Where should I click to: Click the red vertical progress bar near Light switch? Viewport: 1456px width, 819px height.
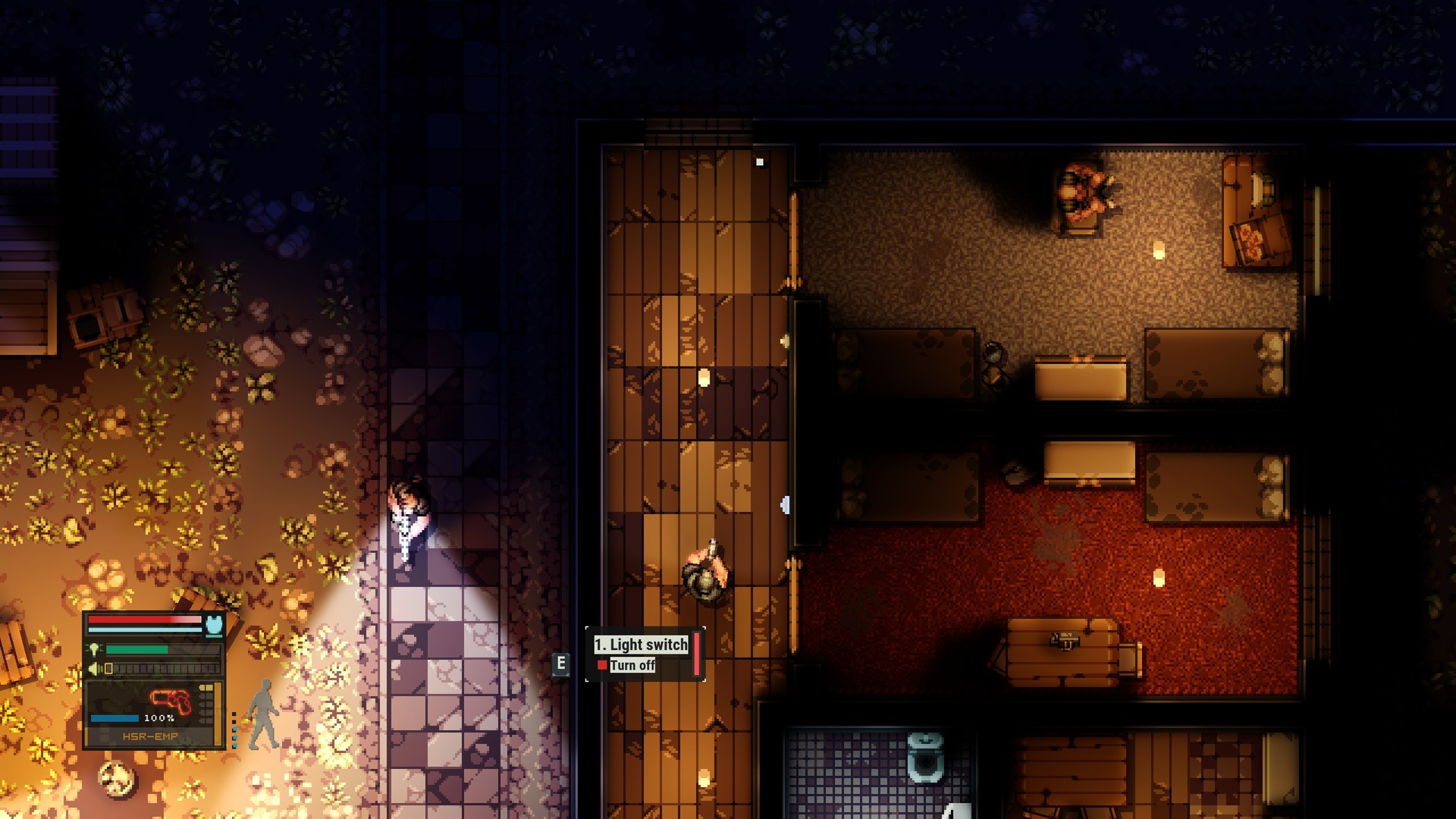[697, 654]
